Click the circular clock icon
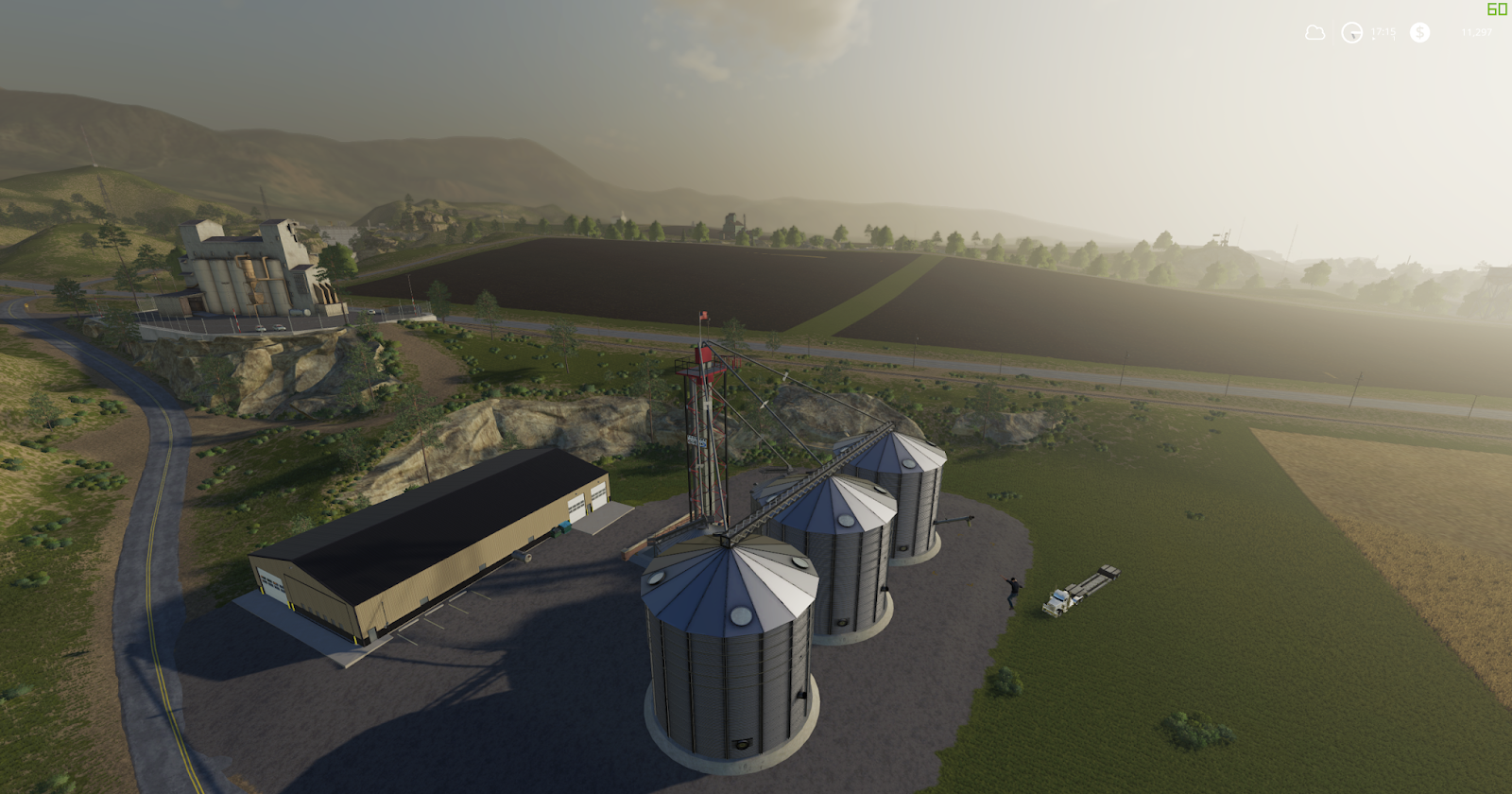This screenshot has height=794, width=1512. point(1351,32)
